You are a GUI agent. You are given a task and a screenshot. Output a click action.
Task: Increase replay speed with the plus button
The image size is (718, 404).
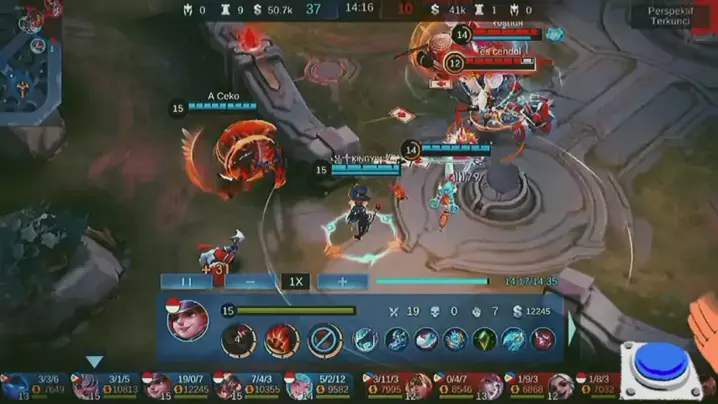[342, 282]
